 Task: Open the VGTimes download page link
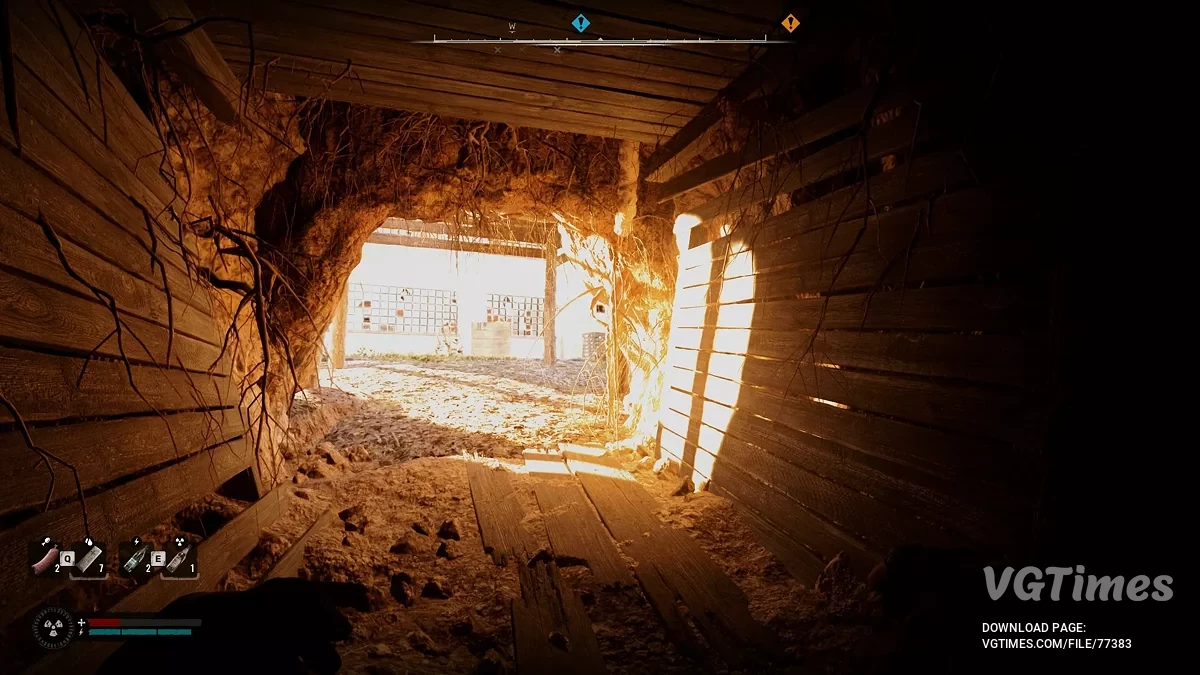(x=1056, y=644)
